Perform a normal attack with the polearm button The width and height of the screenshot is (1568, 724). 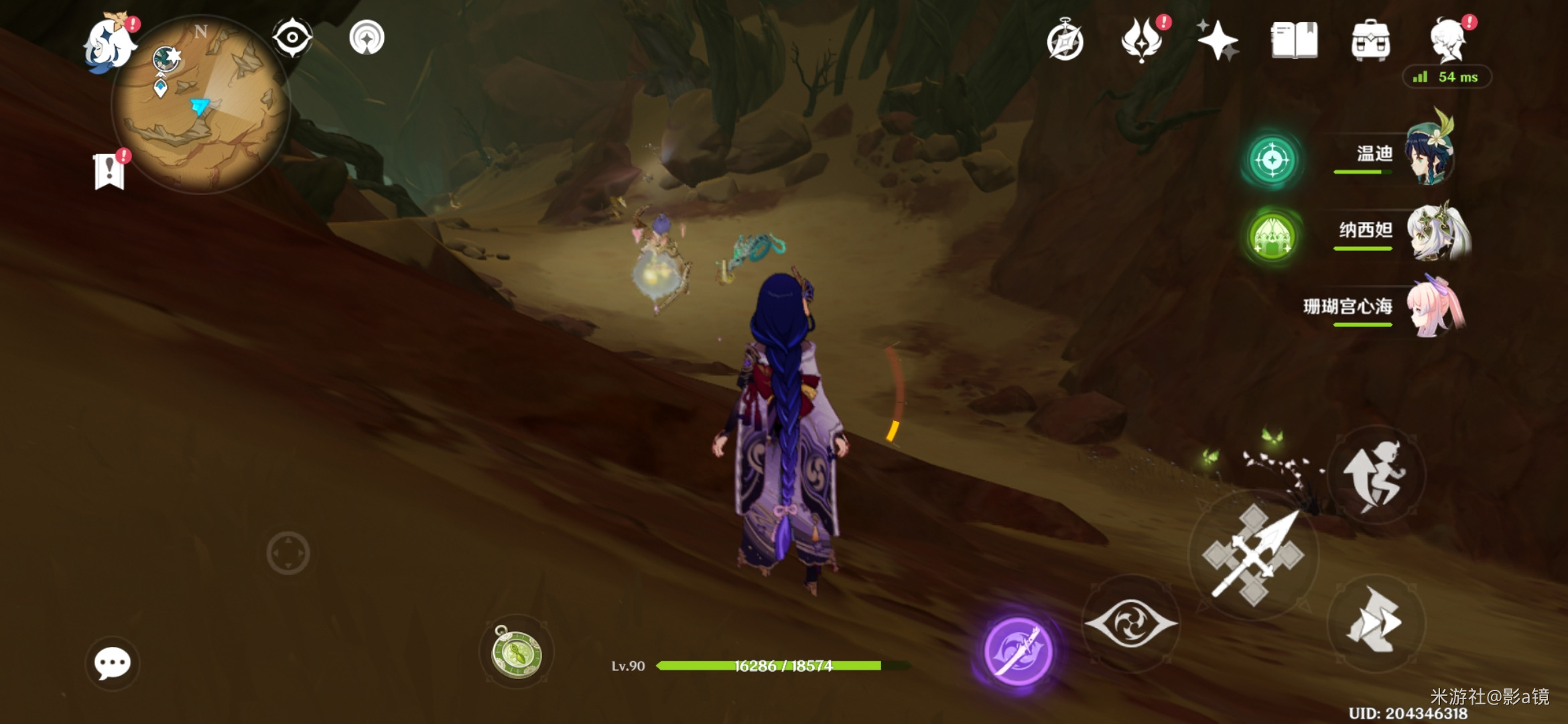(x=1253, y=555)
